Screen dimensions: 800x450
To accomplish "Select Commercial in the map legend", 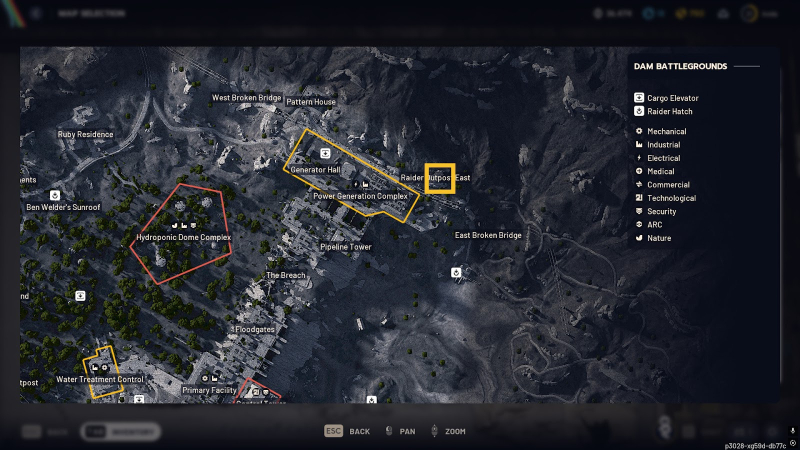I will pos(666,184).
